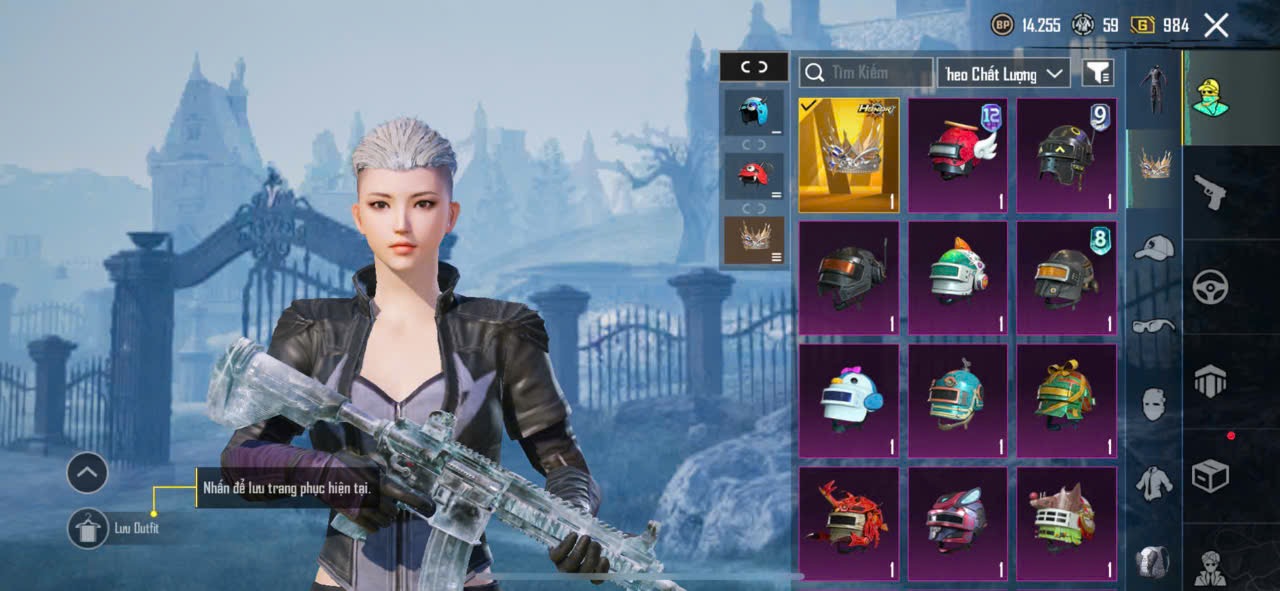Open the steering wheel vehicle tab
This screenshot has width=1280, height=591.
[1210, 287]
